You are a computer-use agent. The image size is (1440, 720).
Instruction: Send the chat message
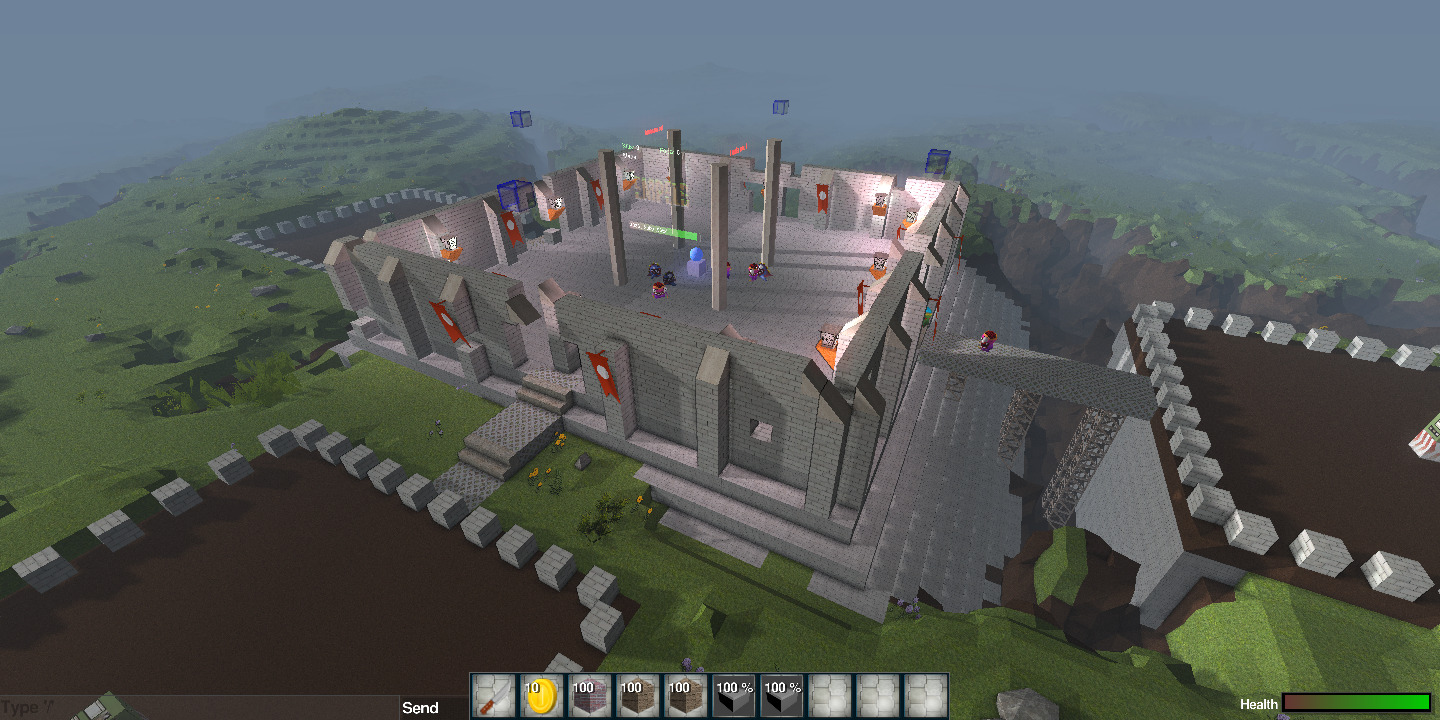tap(420, 708)
